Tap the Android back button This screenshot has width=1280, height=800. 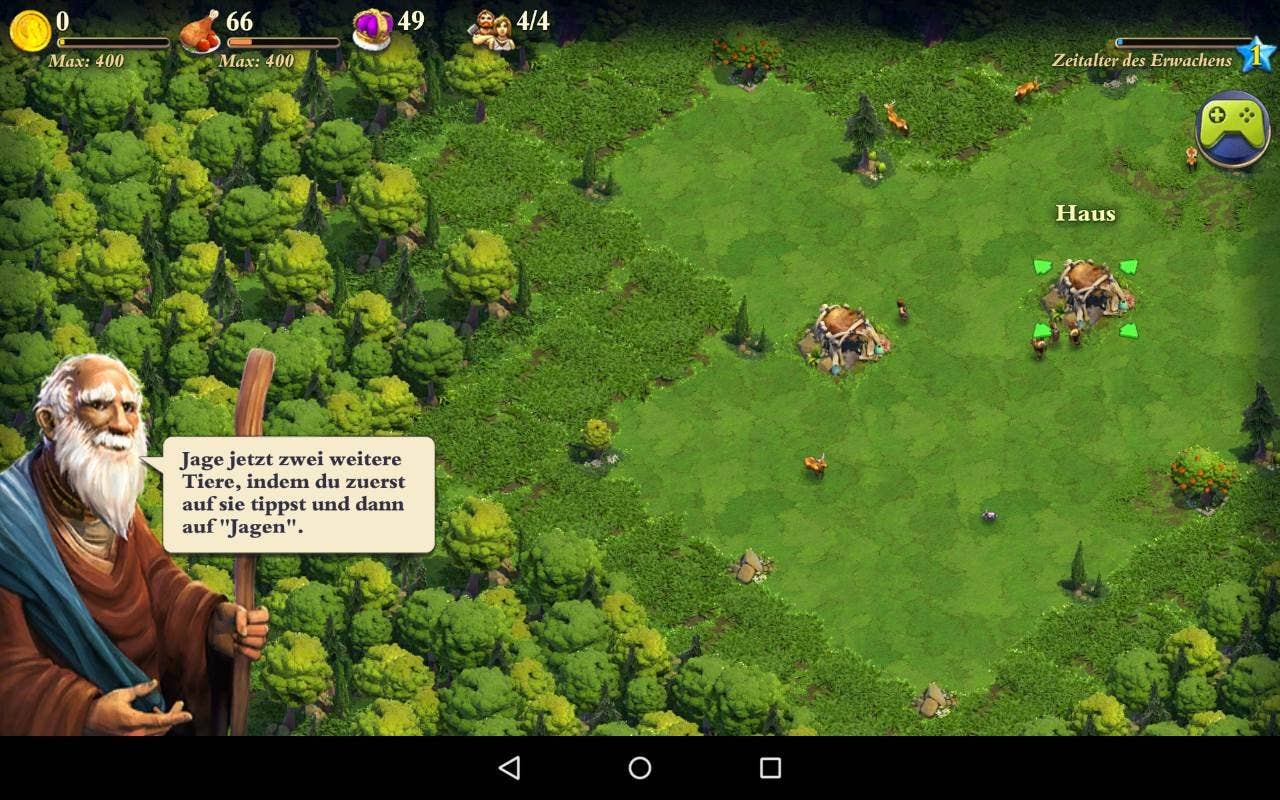click(509, 768)
